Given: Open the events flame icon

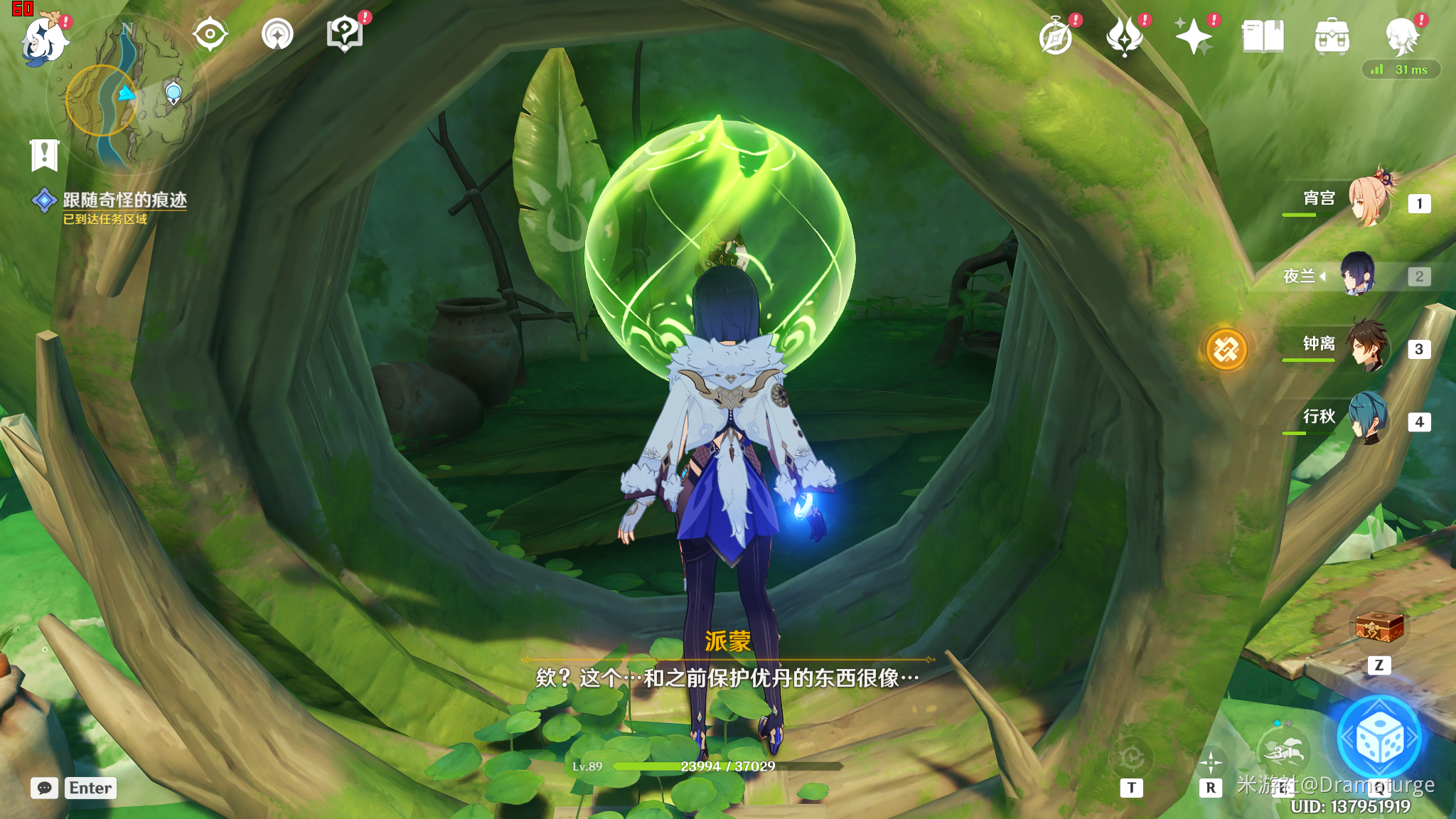Looking at the screenshot, I should (1125, 37).
